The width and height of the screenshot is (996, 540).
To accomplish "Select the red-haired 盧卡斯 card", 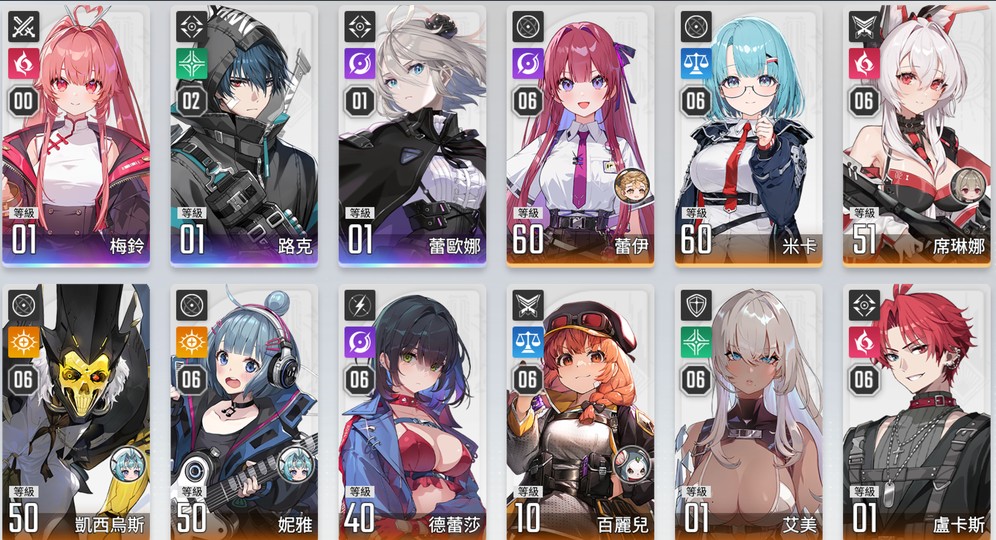I will click(x=916, y=410).
